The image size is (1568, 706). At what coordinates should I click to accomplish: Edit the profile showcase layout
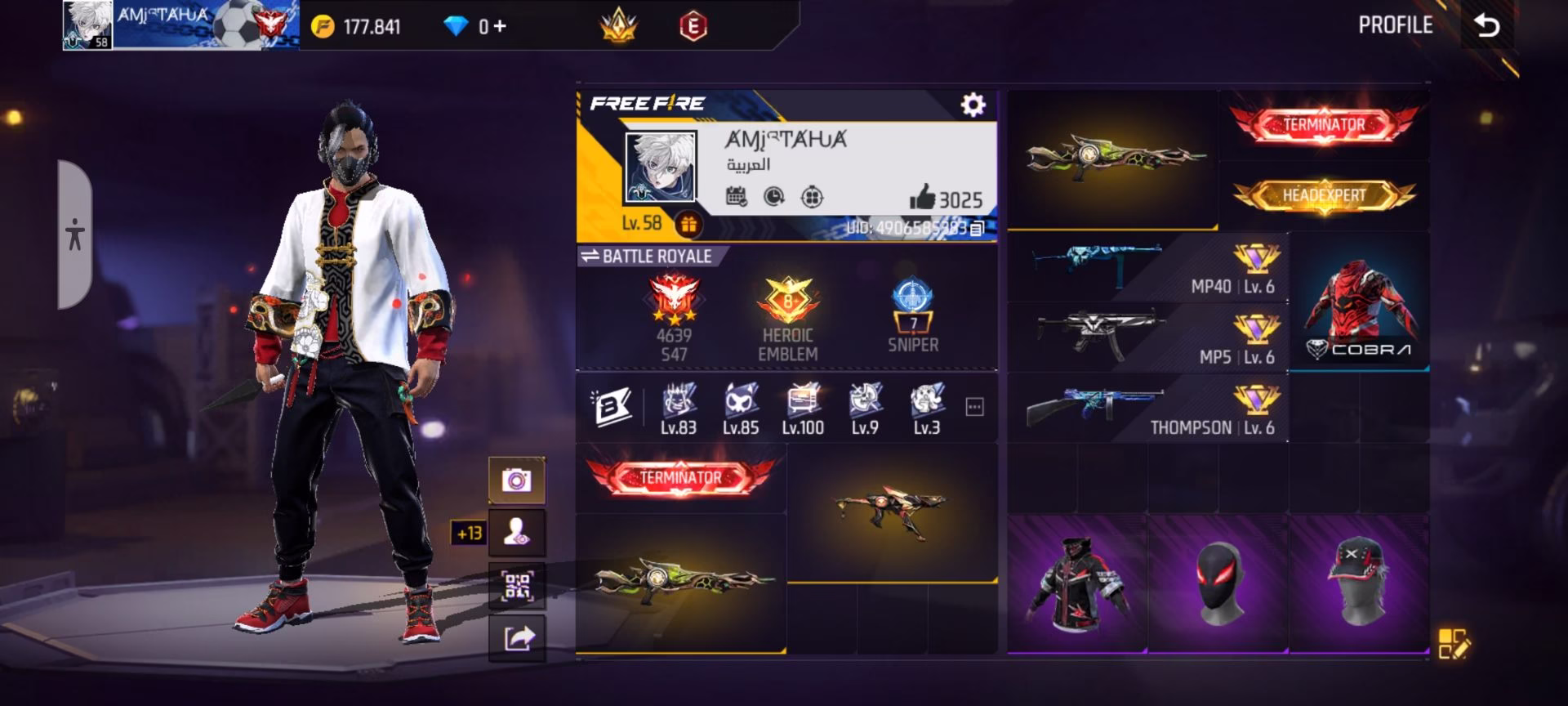coord(1454,643)
